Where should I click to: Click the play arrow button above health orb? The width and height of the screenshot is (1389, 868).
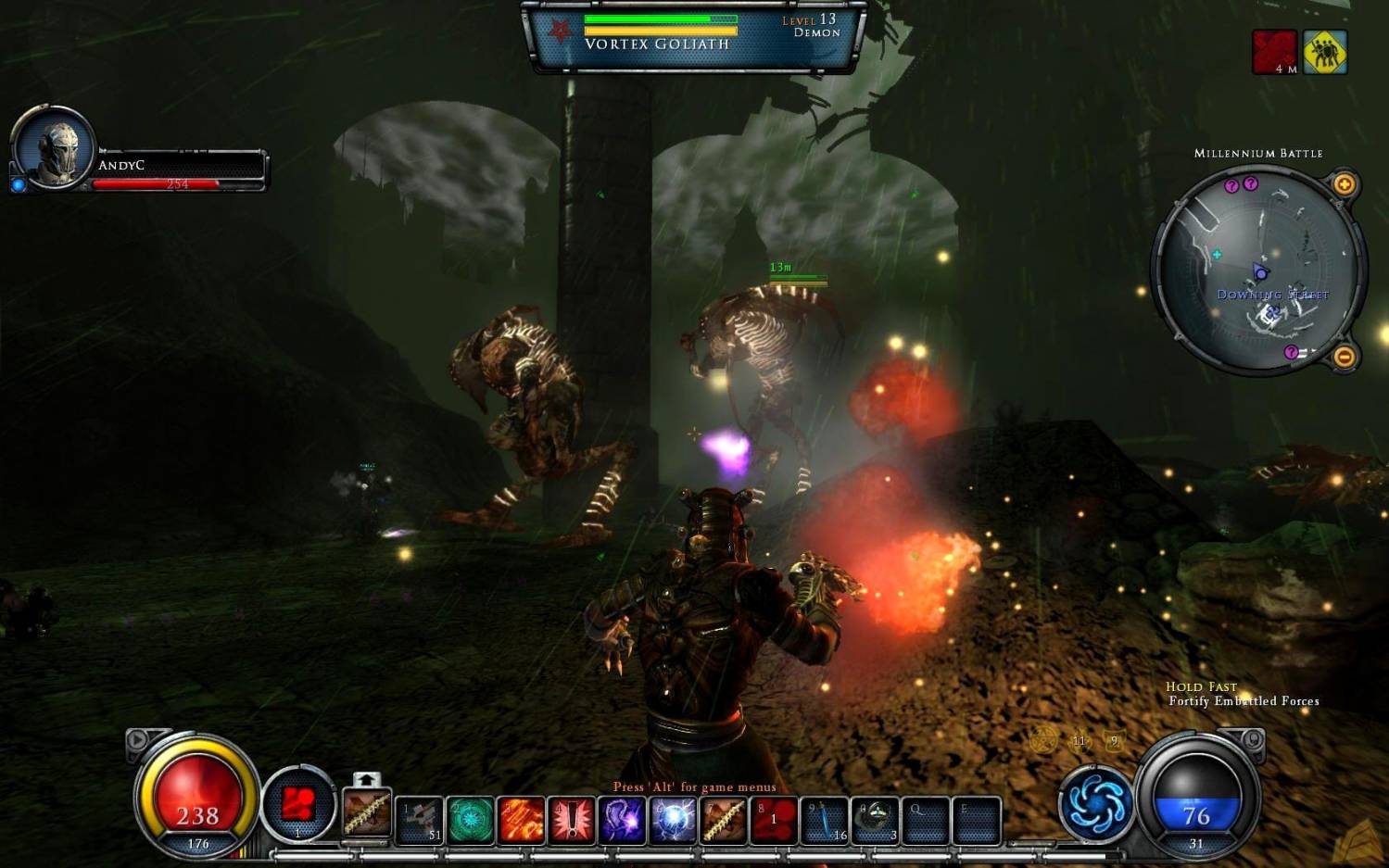tap(137, 739)
